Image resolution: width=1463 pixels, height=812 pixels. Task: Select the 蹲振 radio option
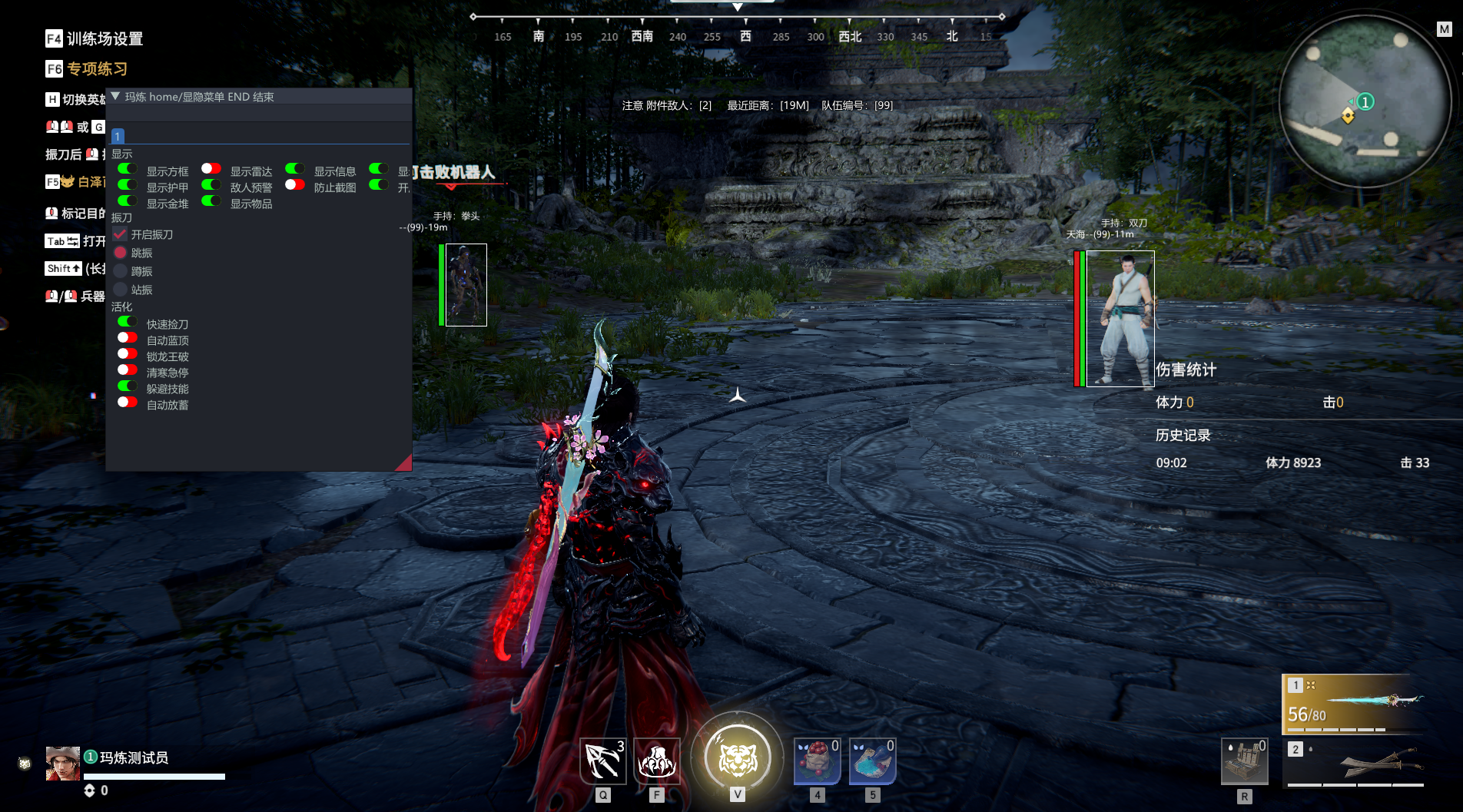[x=120, y=271]
